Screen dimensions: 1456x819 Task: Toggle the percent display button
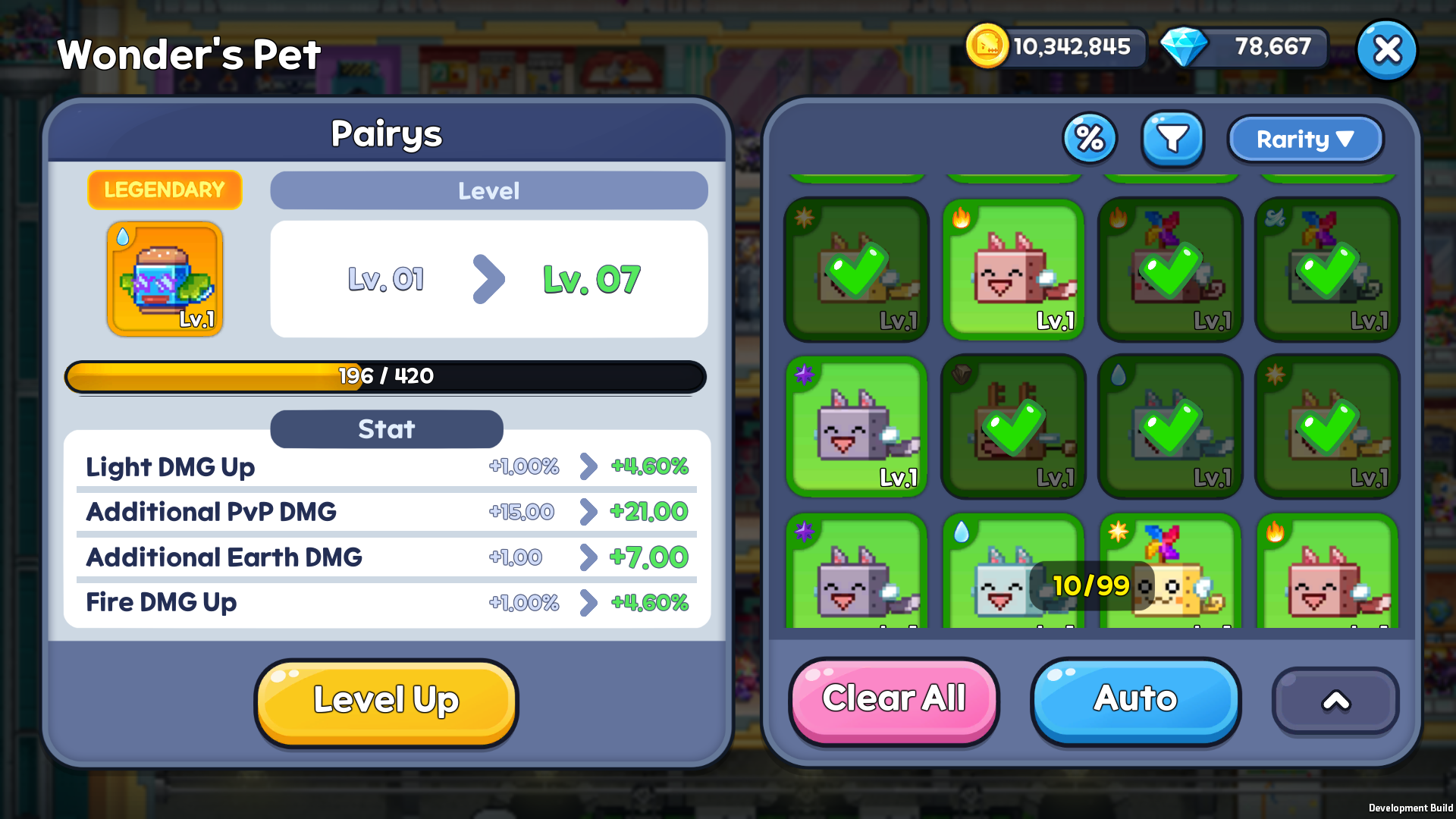[x=1090, y=139]
